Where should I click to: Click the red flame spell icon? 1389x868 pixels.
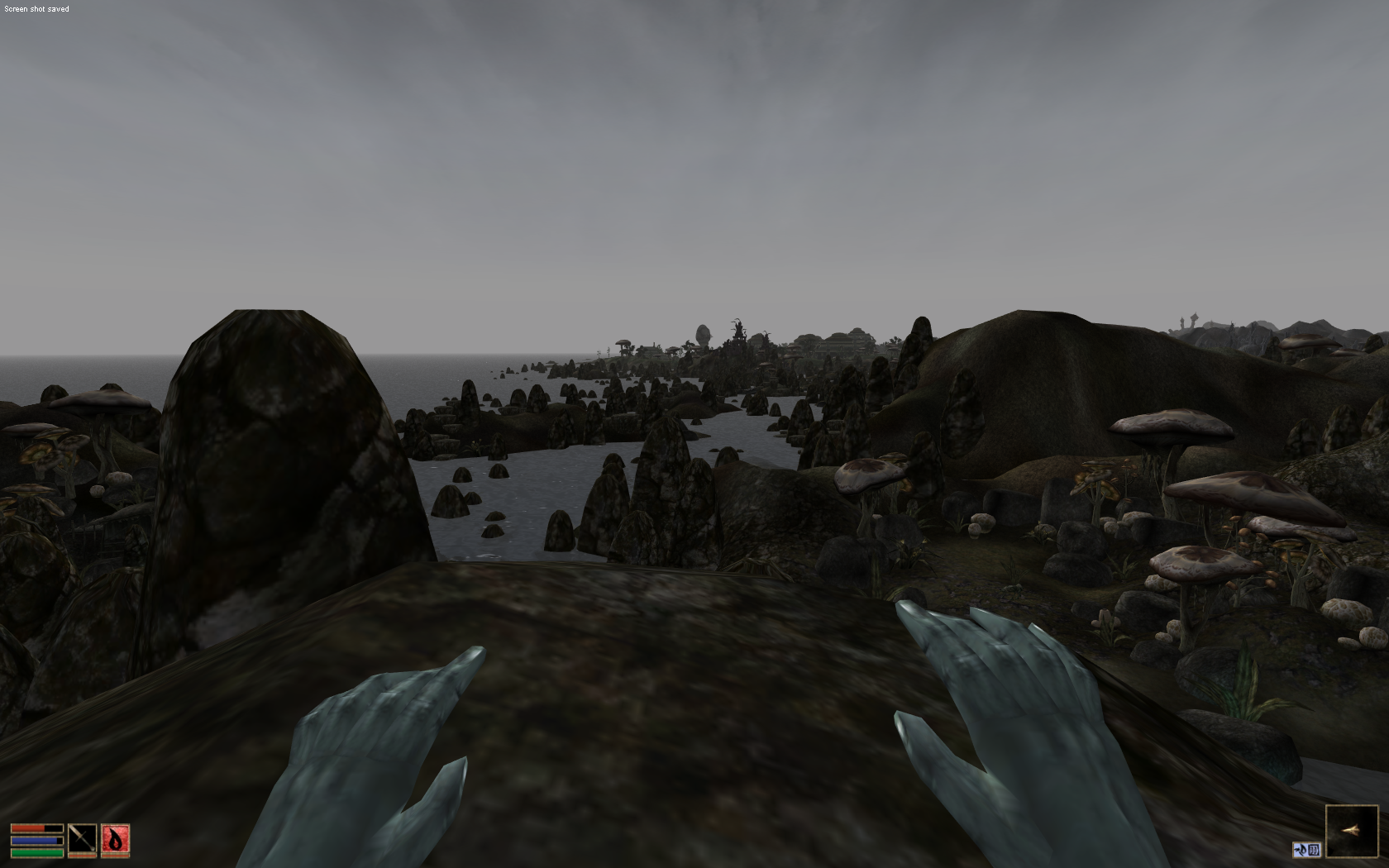coord(115,840)
